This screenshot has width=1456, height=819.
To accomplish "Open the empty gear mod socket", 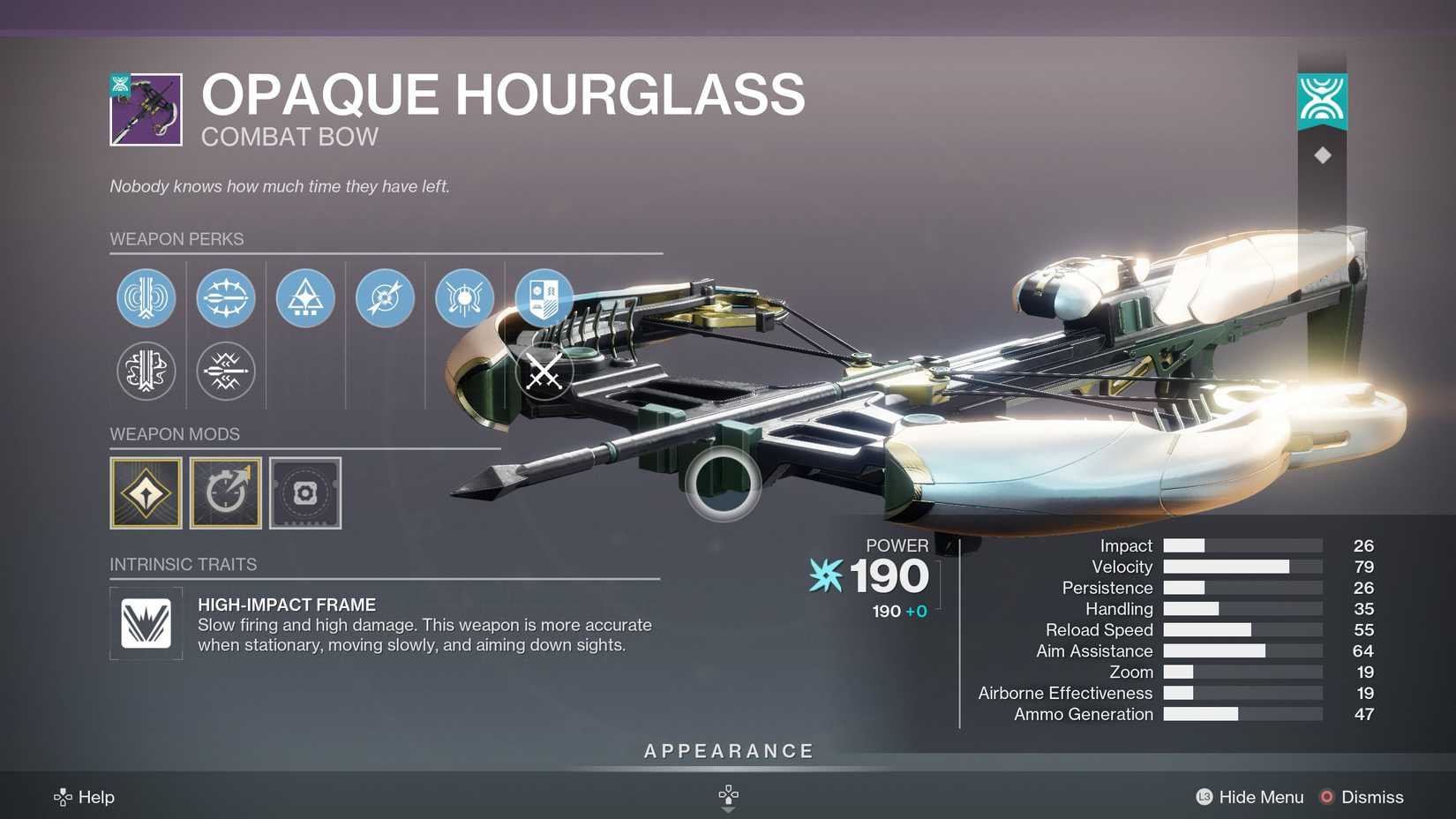I will [x=304, y=492].
